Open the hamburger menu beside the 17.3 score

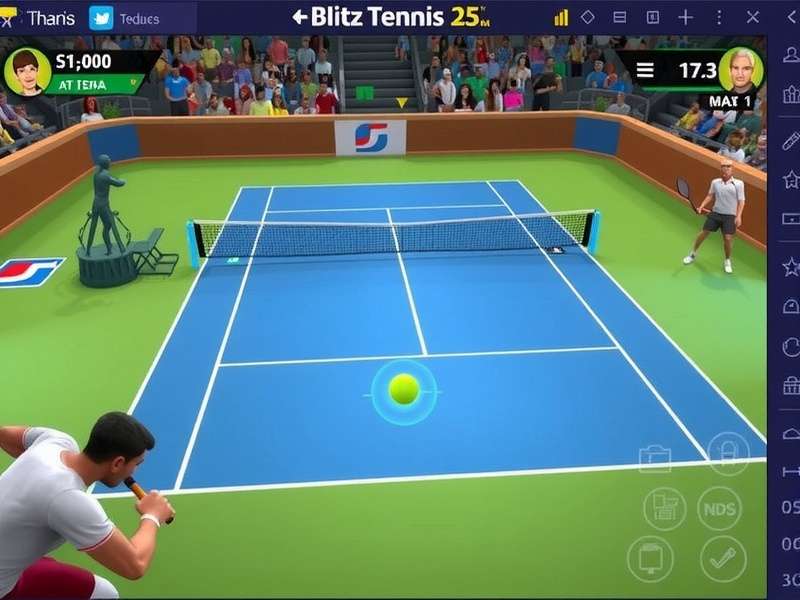tap(645, 70)
